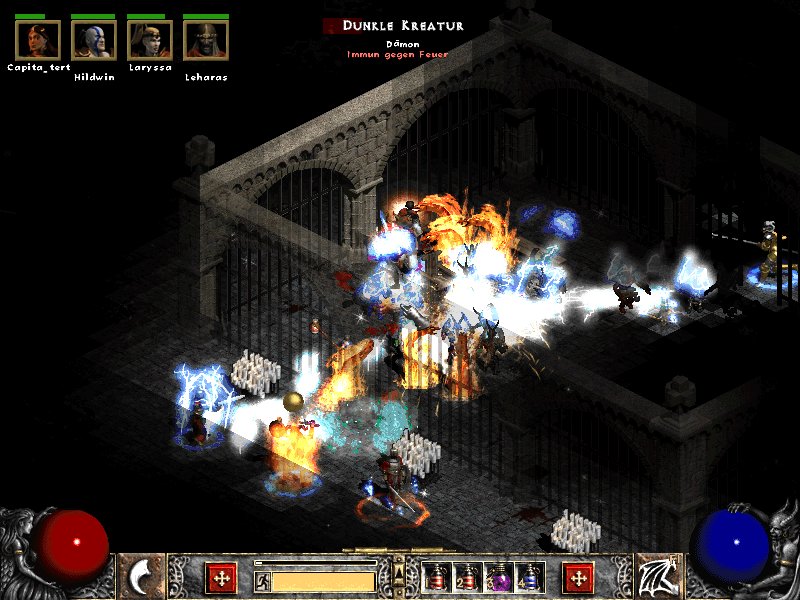Select Capita_tert's party portrait
The image size is (800, 600).
(x=38, y=40)
